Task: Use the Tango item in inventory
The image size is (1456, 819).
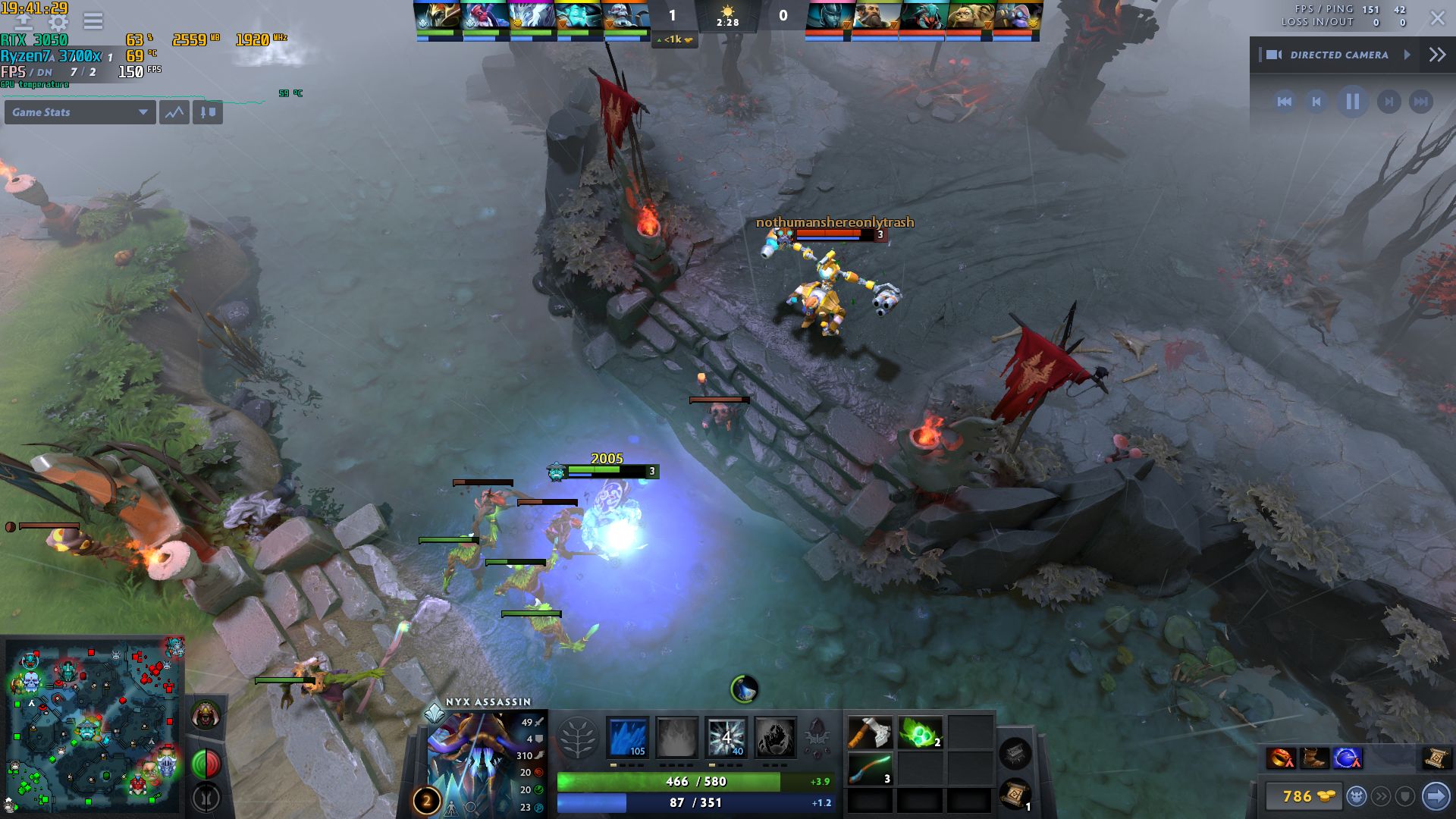Action: point(920,733)
